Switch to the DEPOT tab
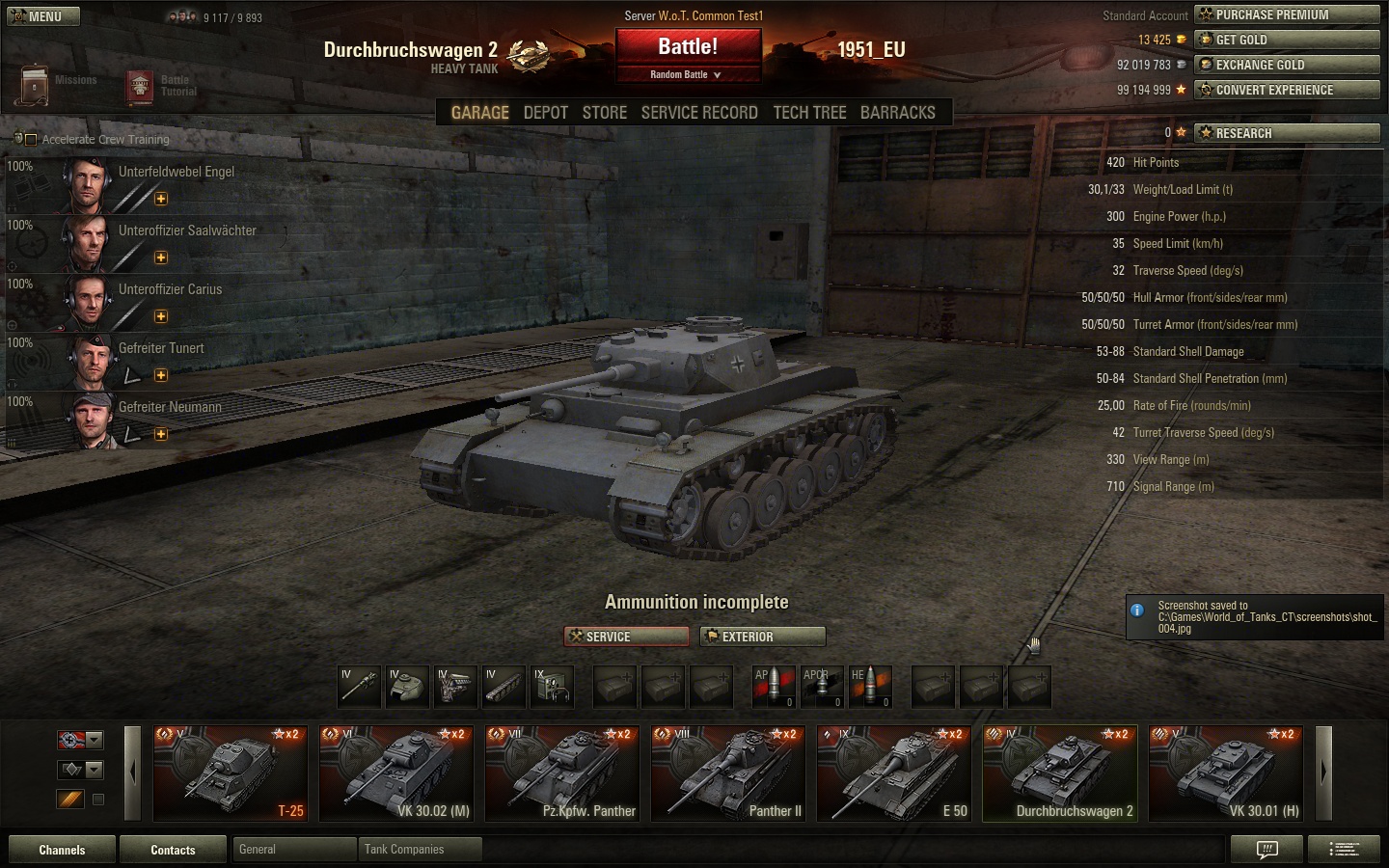This screenshot has width=1389, height=868. (545, 113)
